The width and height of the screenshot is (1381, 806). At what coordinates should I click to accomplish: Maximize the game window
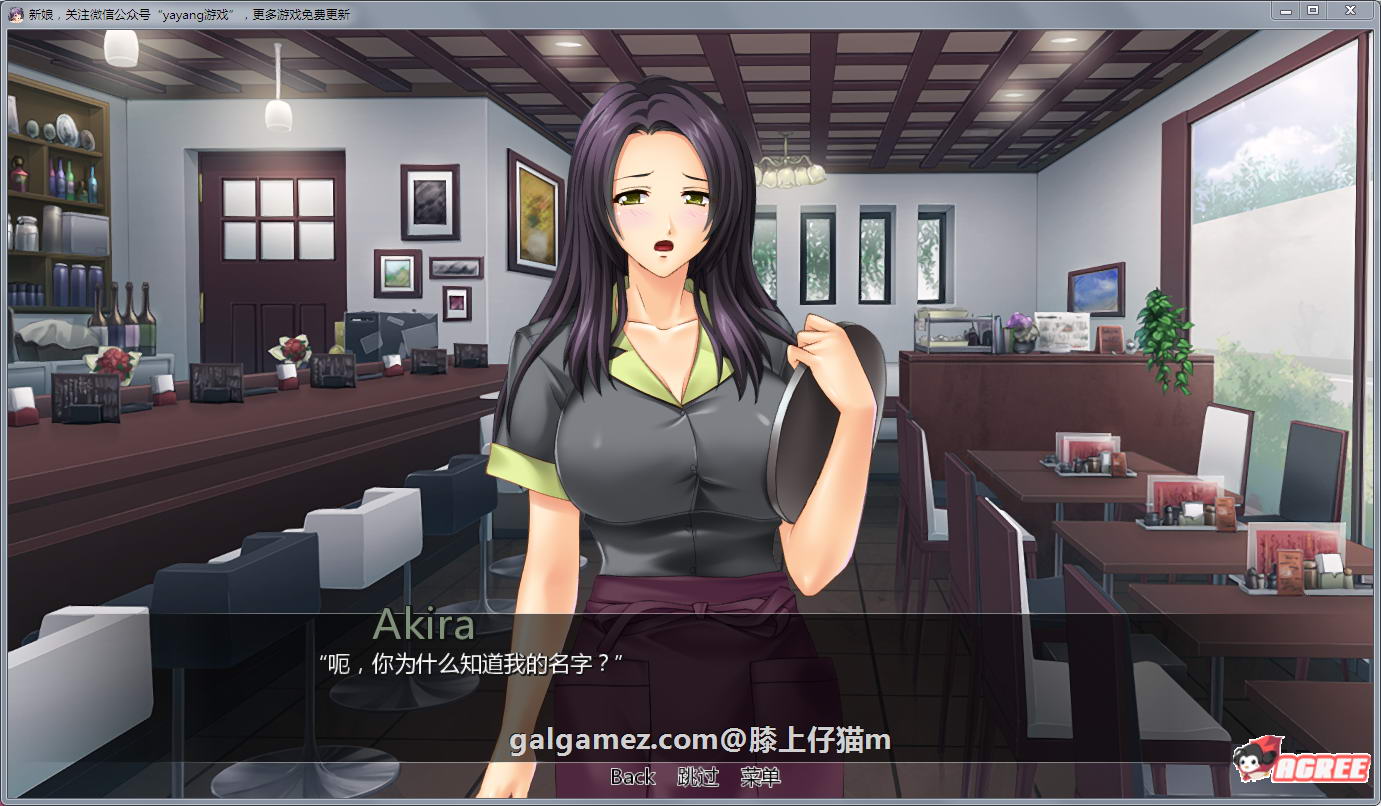[x=1315, y=11]
